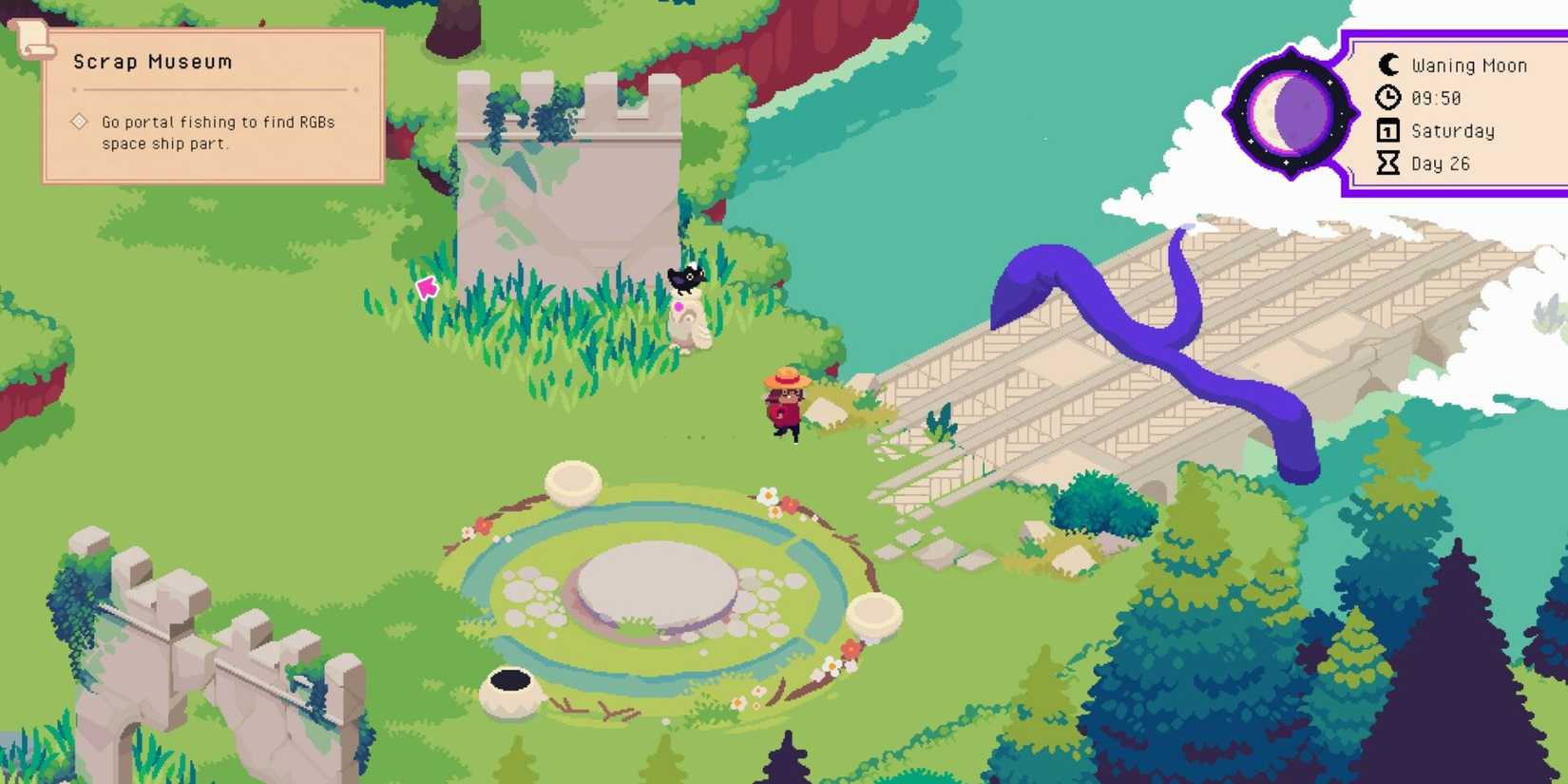Viewport: 1568px width, 784px height.
Task: Click the Saturday day label
Action: tap(1452, 130)
